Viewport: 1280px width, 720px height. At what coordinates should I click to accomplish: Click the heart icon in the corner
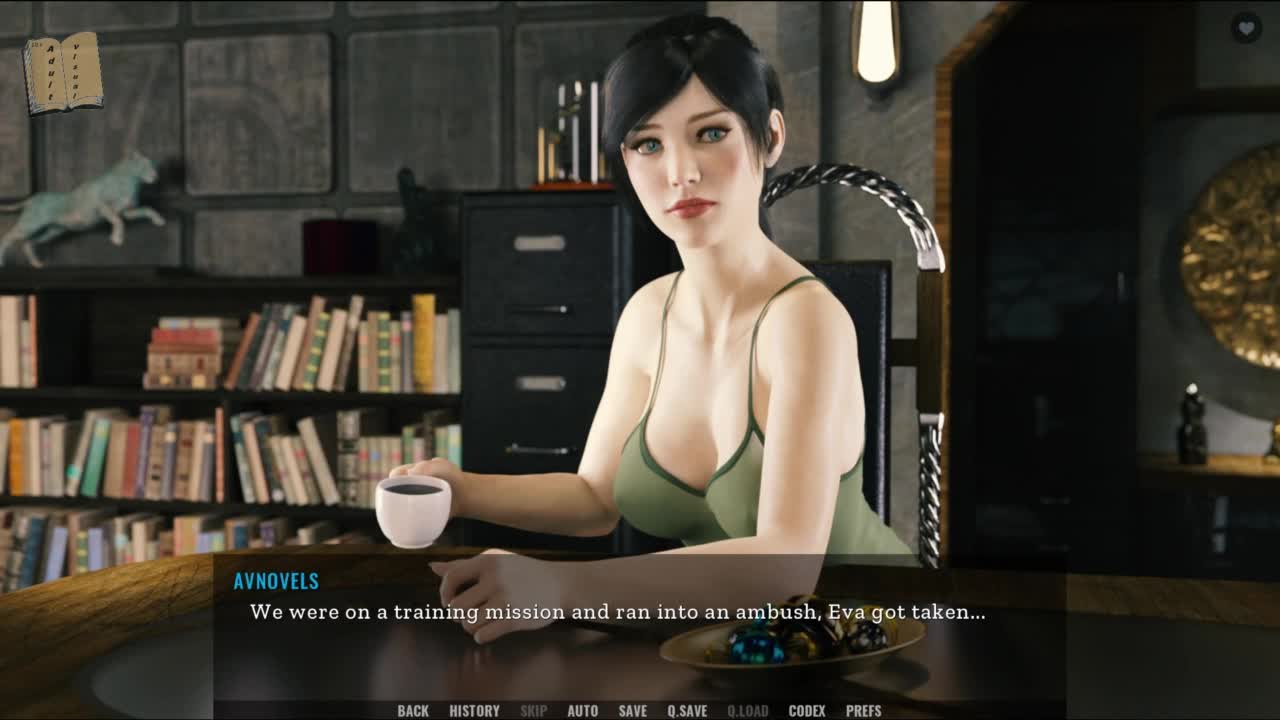coord(1245,28)
